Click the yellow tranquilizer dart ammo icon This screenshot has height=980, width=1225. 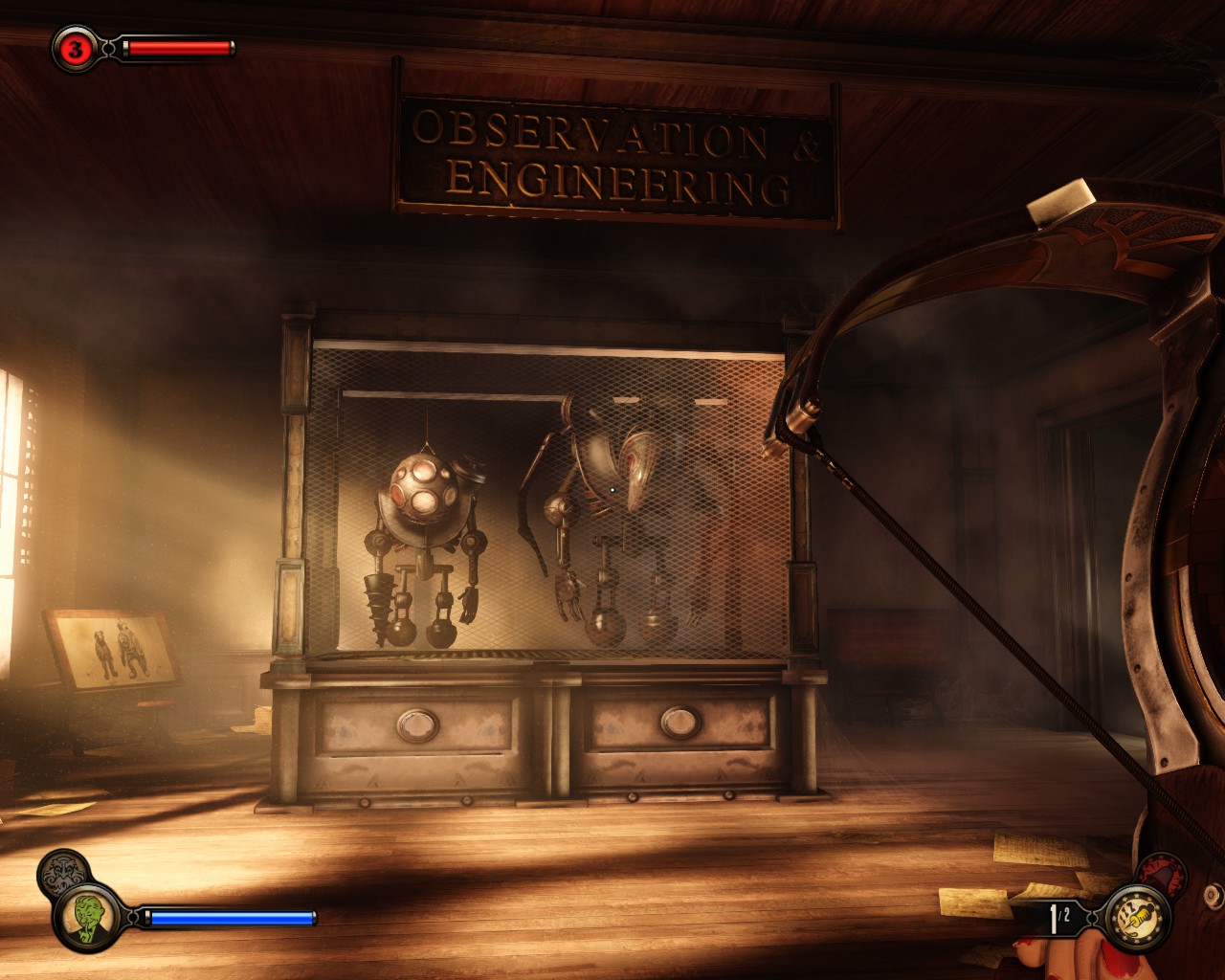(x=1136, y=918)
